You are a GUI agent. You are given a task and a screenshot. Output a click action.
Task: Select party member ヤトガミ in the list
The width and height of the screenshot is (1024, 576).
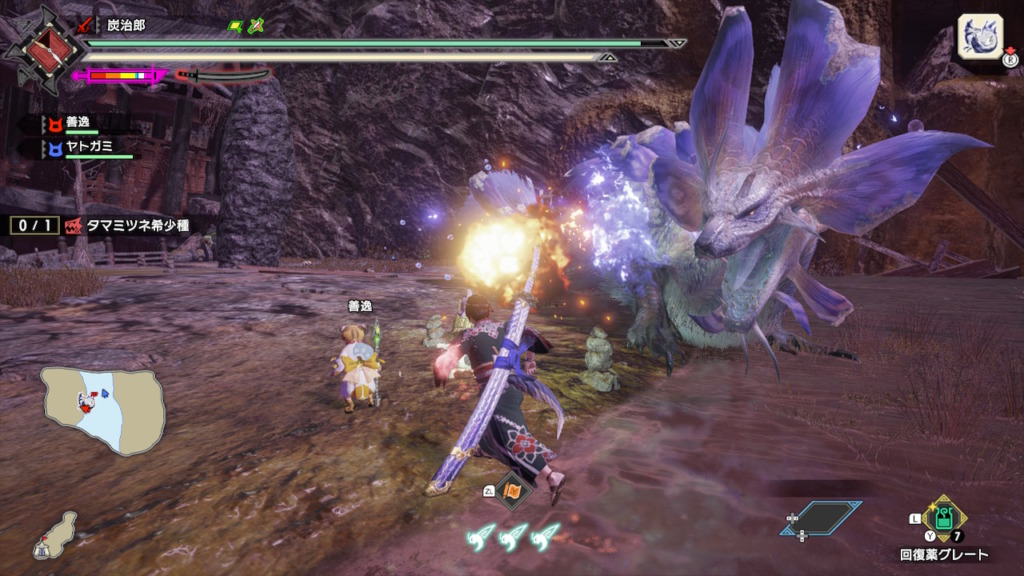(x=85, y=149)
